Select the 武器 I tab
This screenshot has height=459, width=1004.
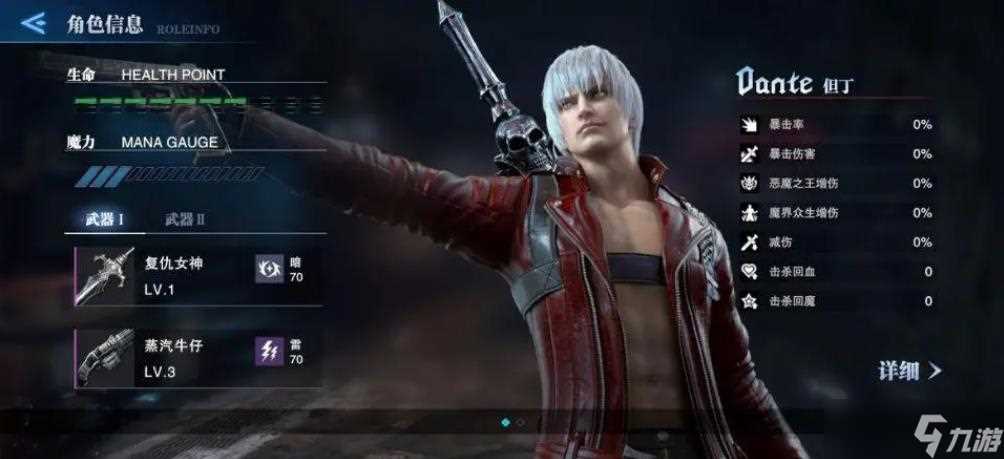(x=103, y=219)
